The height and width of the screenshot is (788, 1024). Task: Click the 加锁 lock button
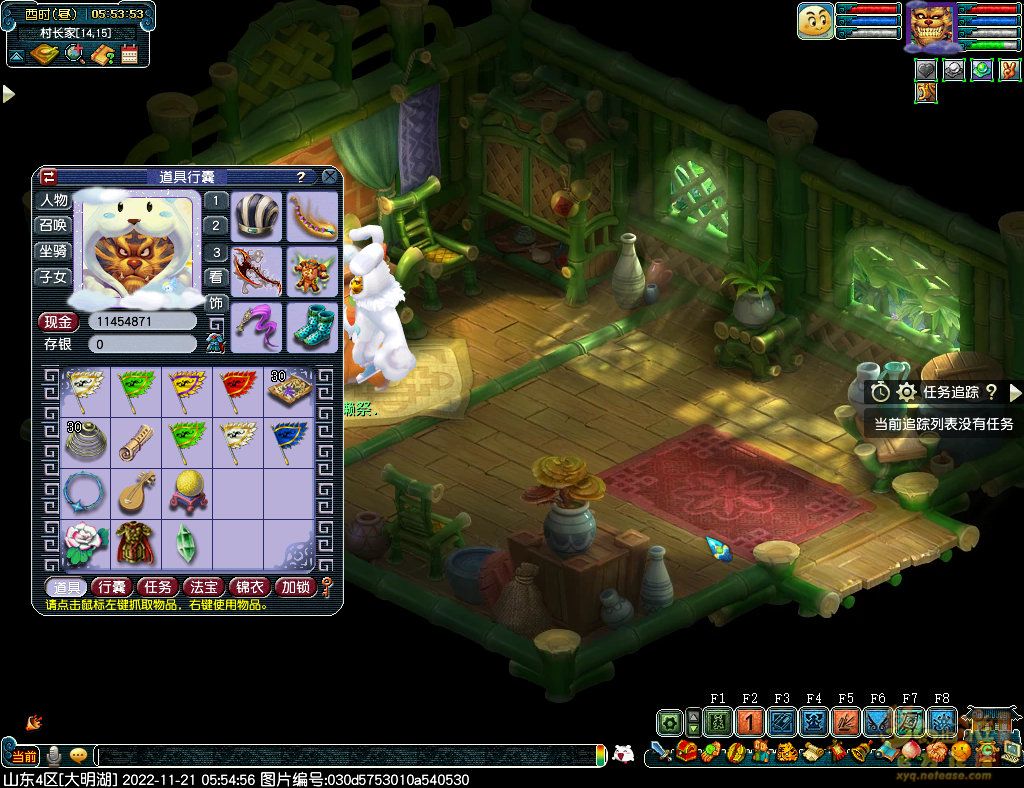[295, 587]
